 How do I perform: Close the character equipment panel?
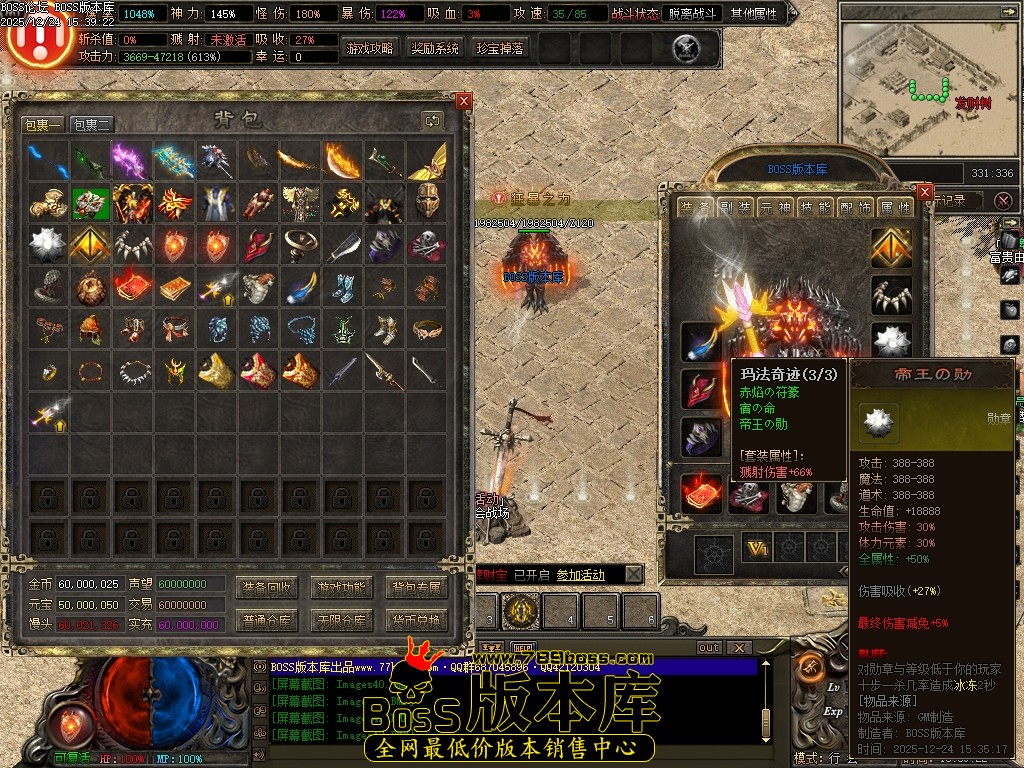[924, 192]
